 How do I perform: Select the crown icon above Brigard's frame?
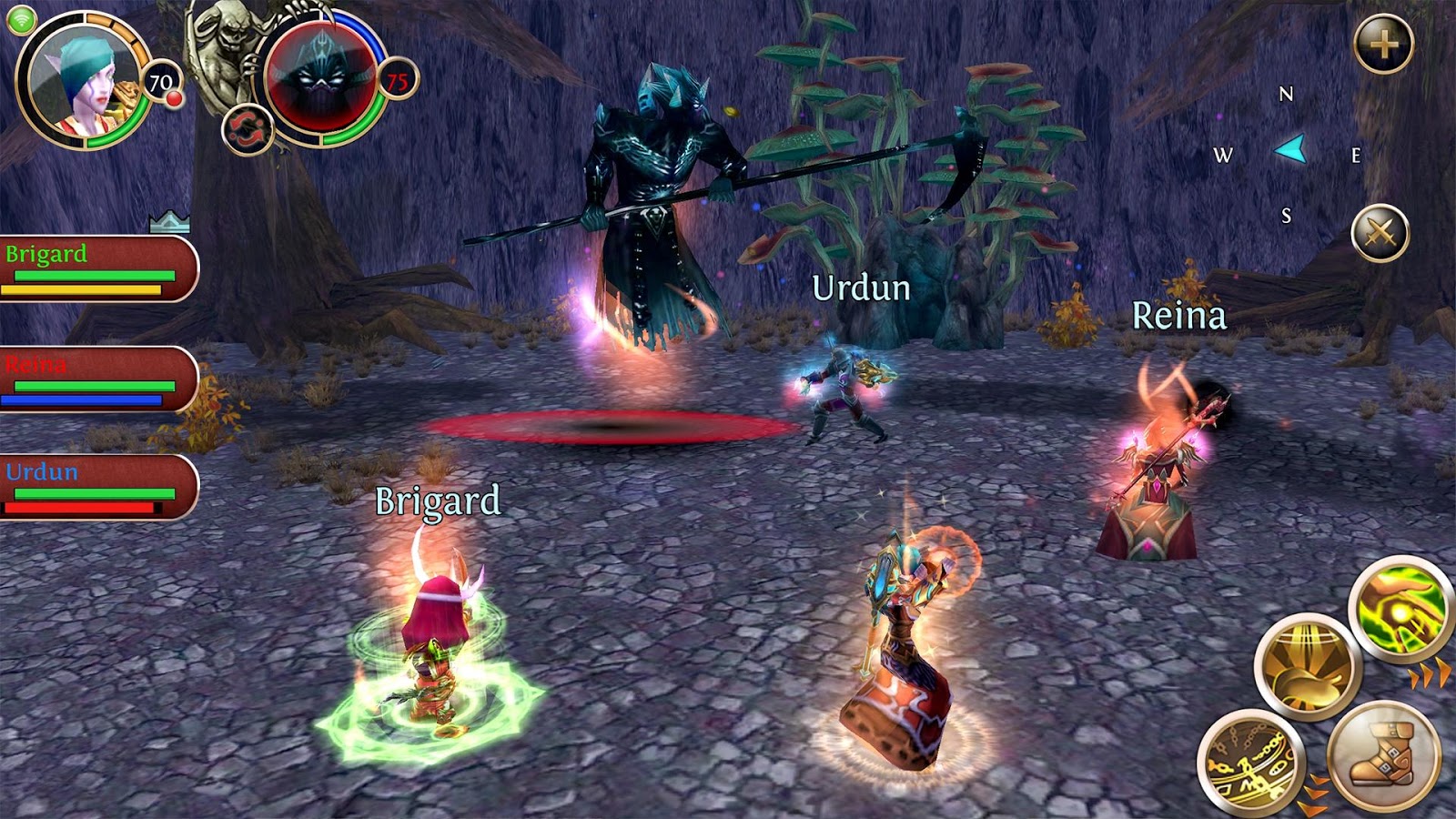point(168,221)
